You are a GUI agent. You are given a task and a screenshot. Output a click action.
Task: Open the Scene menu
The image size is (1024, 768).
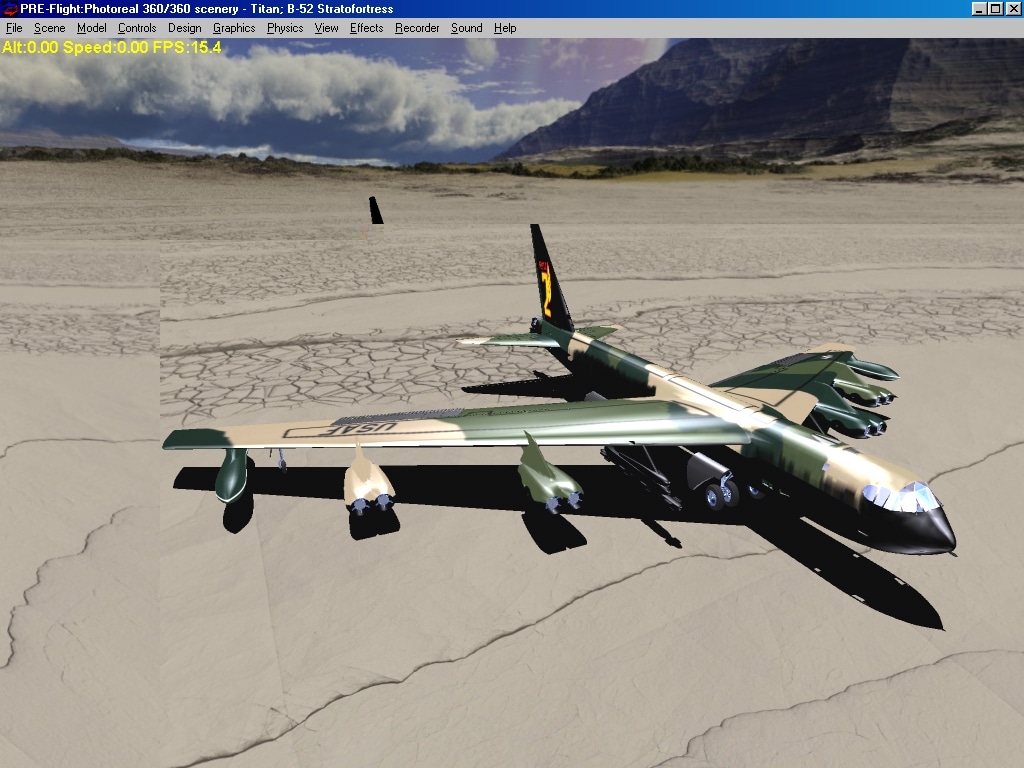tap(49, 28)
